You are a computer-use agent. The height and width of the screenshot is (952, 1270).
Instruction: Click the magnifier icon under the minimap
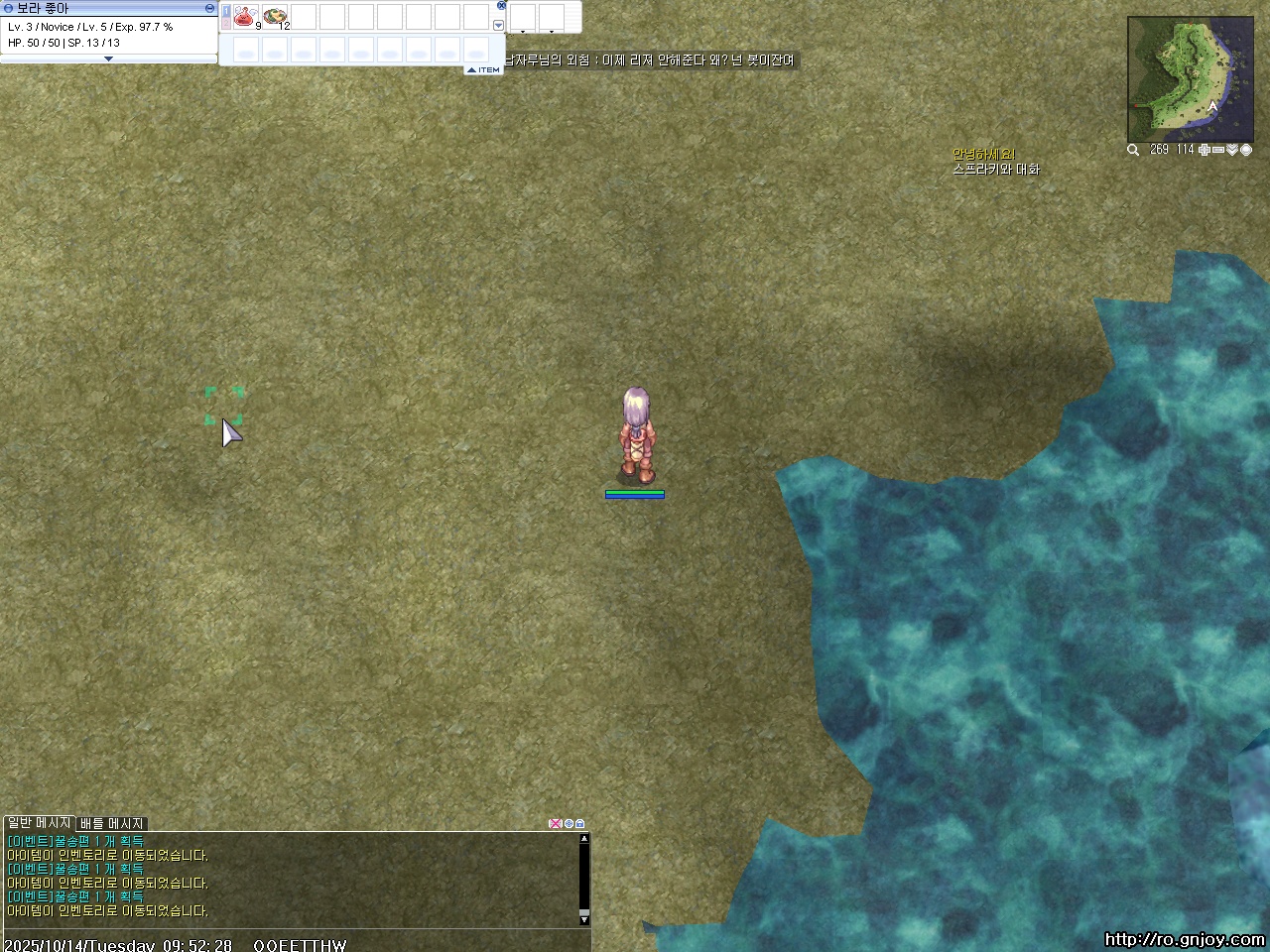click(x=1133, y=150)
